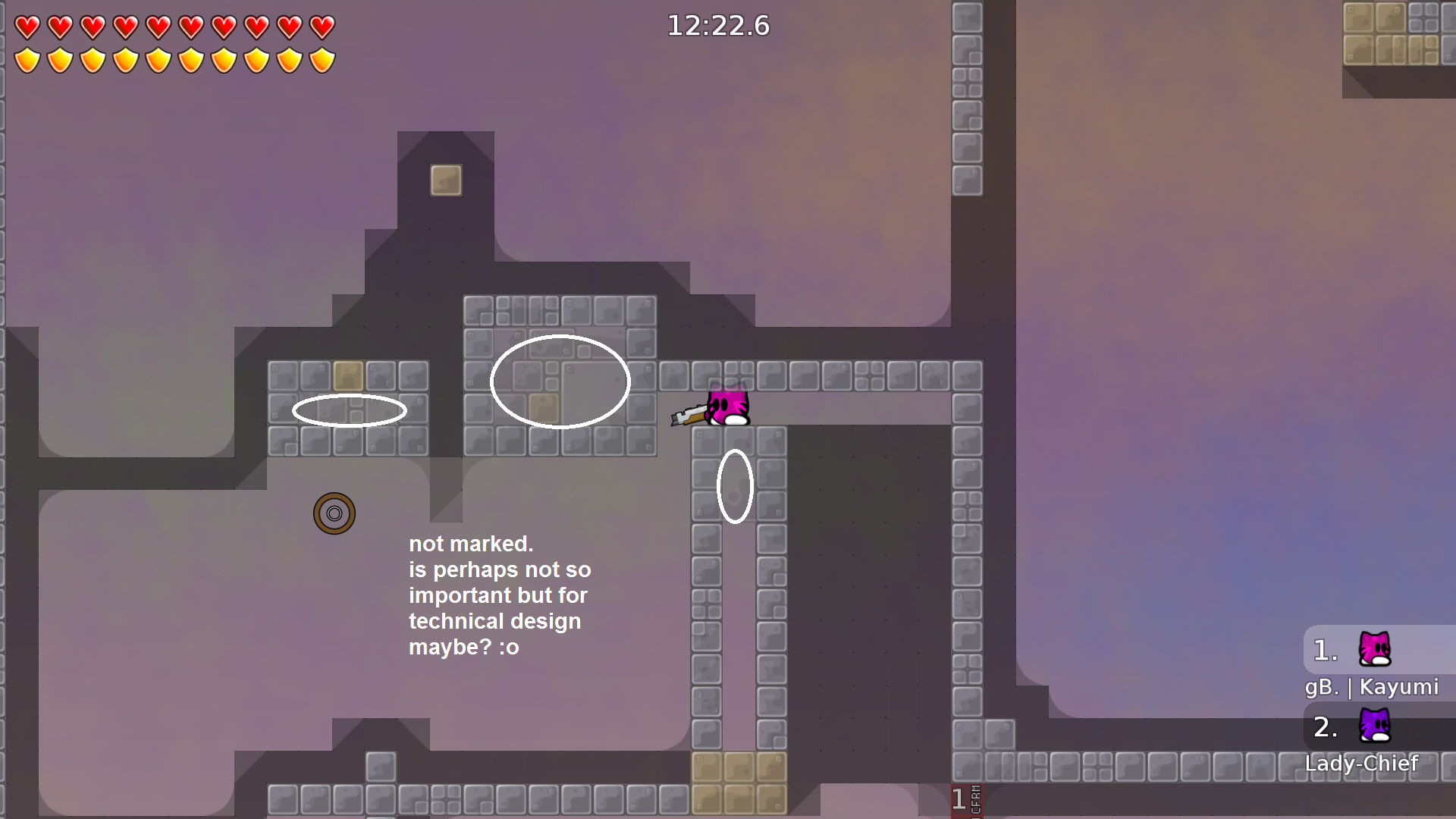Click the fifth heart icon
The image size is (1456, 819).
[158, 27]
